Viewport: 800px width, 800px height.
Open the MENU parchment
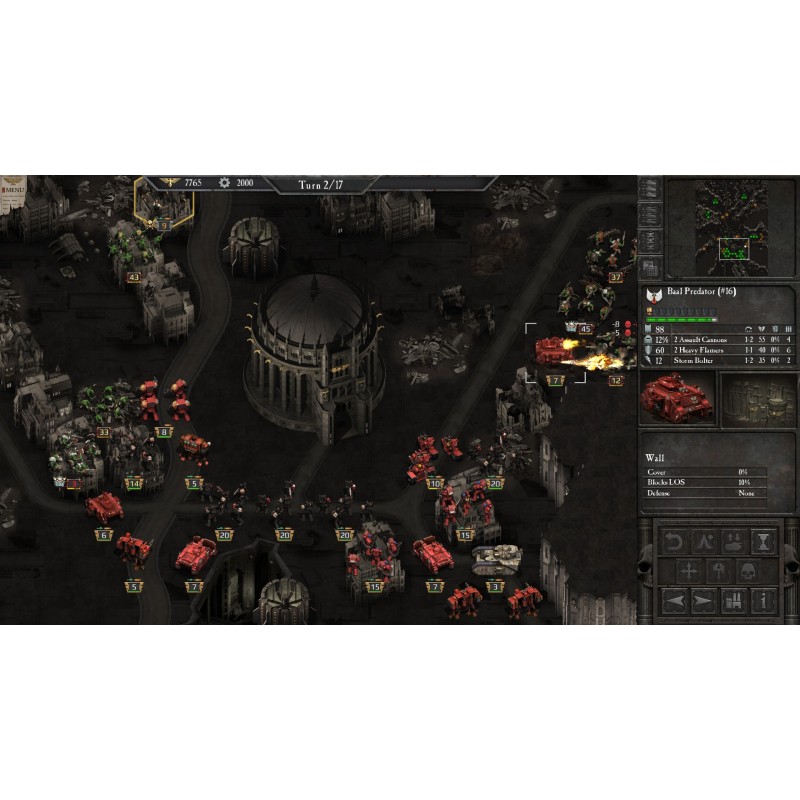pos(14,188)
